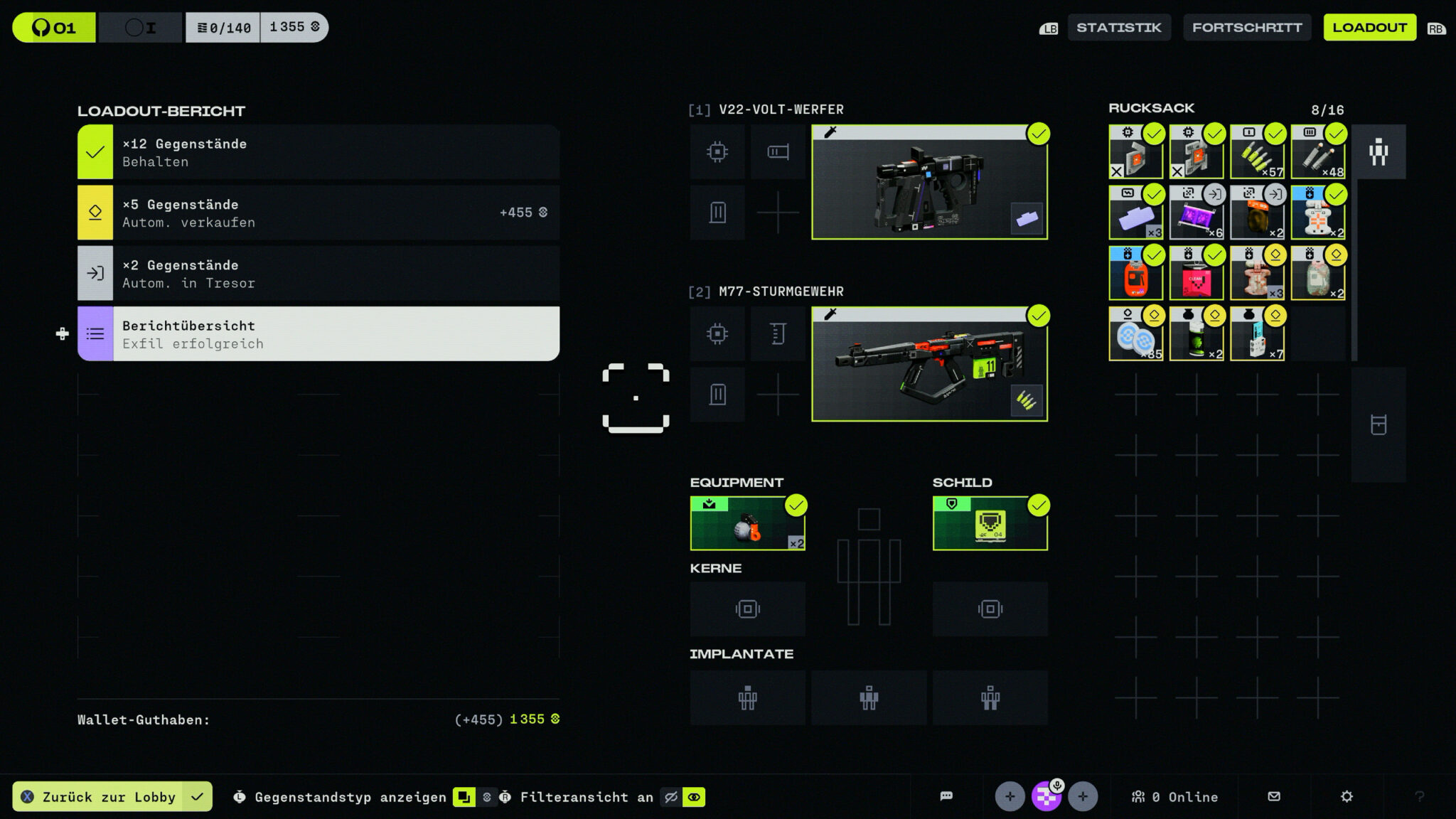Open the ×2 Gegenstände in Tresor row

click(318, 274)
